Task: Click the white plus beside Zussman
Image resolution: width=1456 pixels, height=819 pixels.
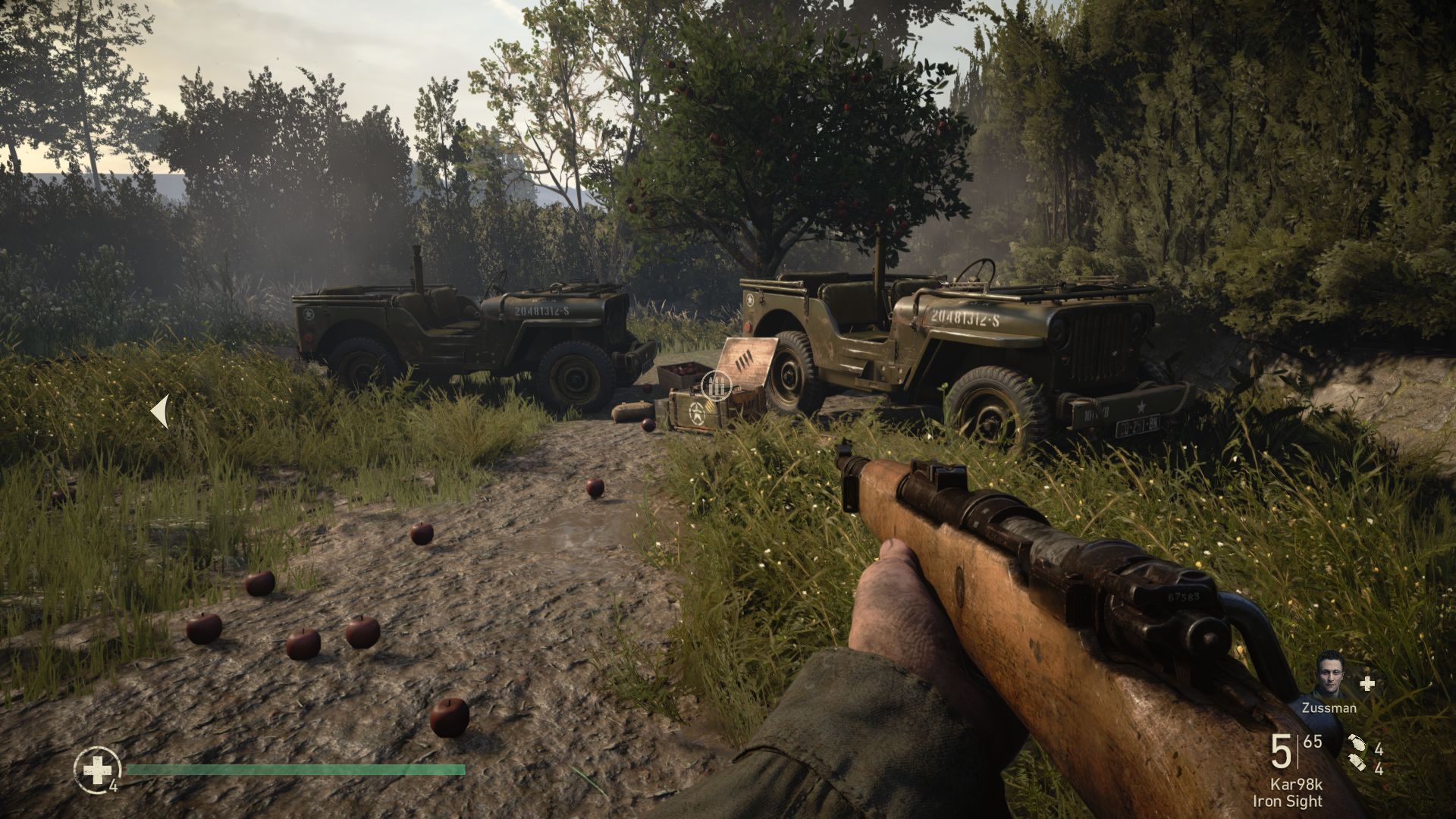Action: point(1367,683)
